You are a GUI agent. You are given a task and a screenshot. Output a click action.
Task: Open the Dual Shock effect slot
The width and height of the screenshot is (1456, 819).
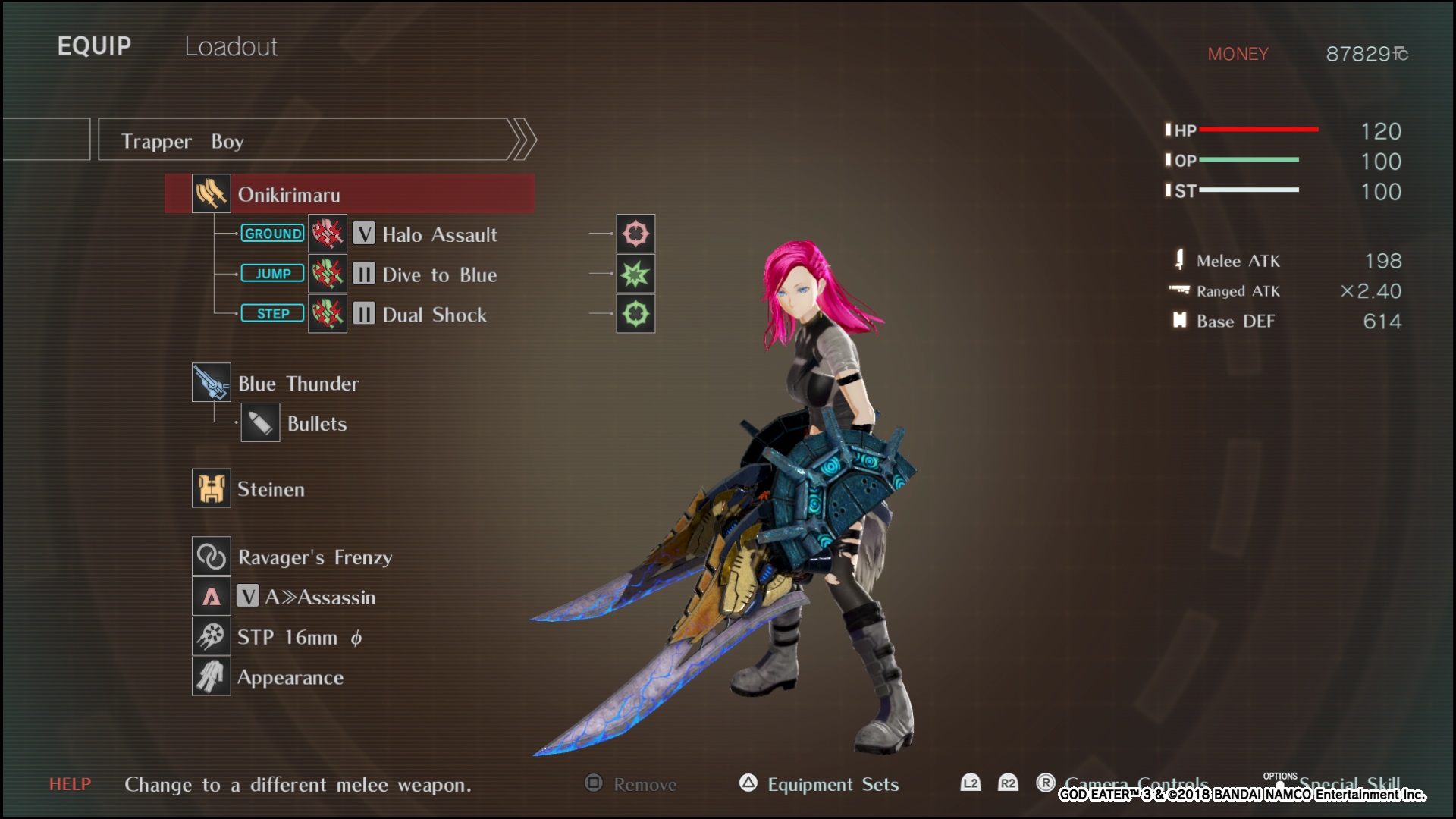[x=635, y=314]
